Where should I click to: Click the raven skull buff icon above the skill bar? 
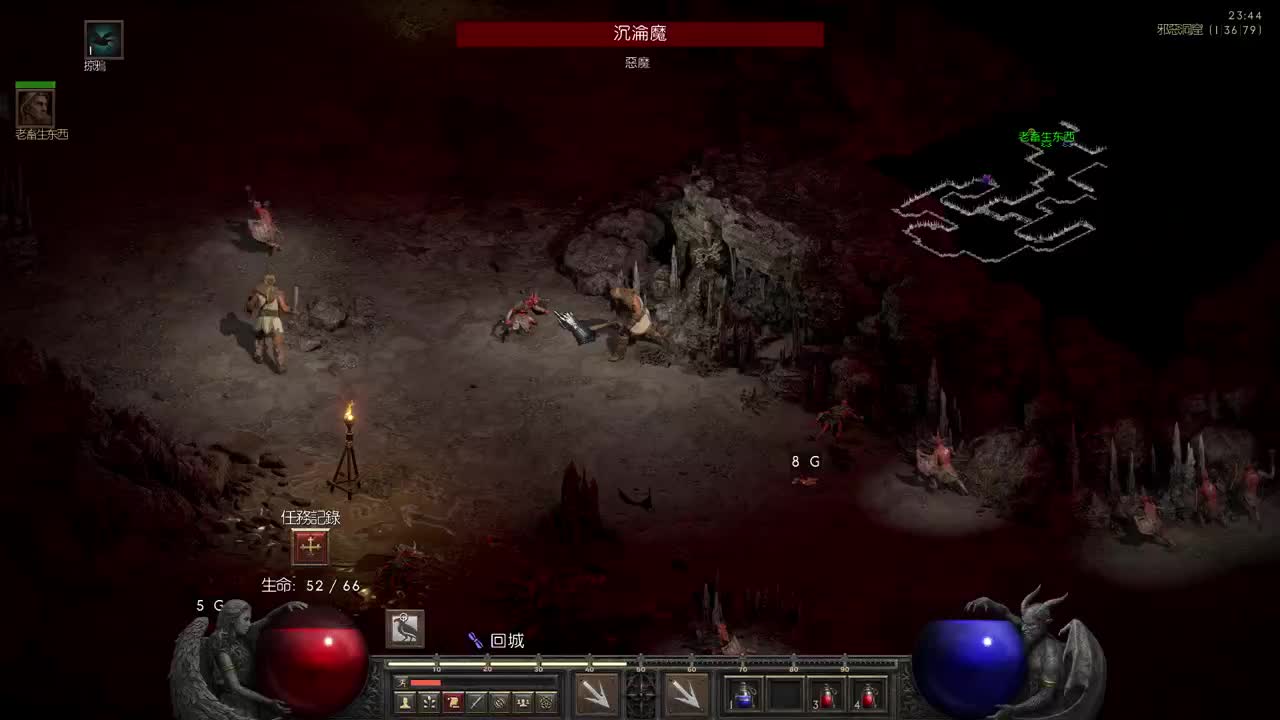click(x=404, y=629)
